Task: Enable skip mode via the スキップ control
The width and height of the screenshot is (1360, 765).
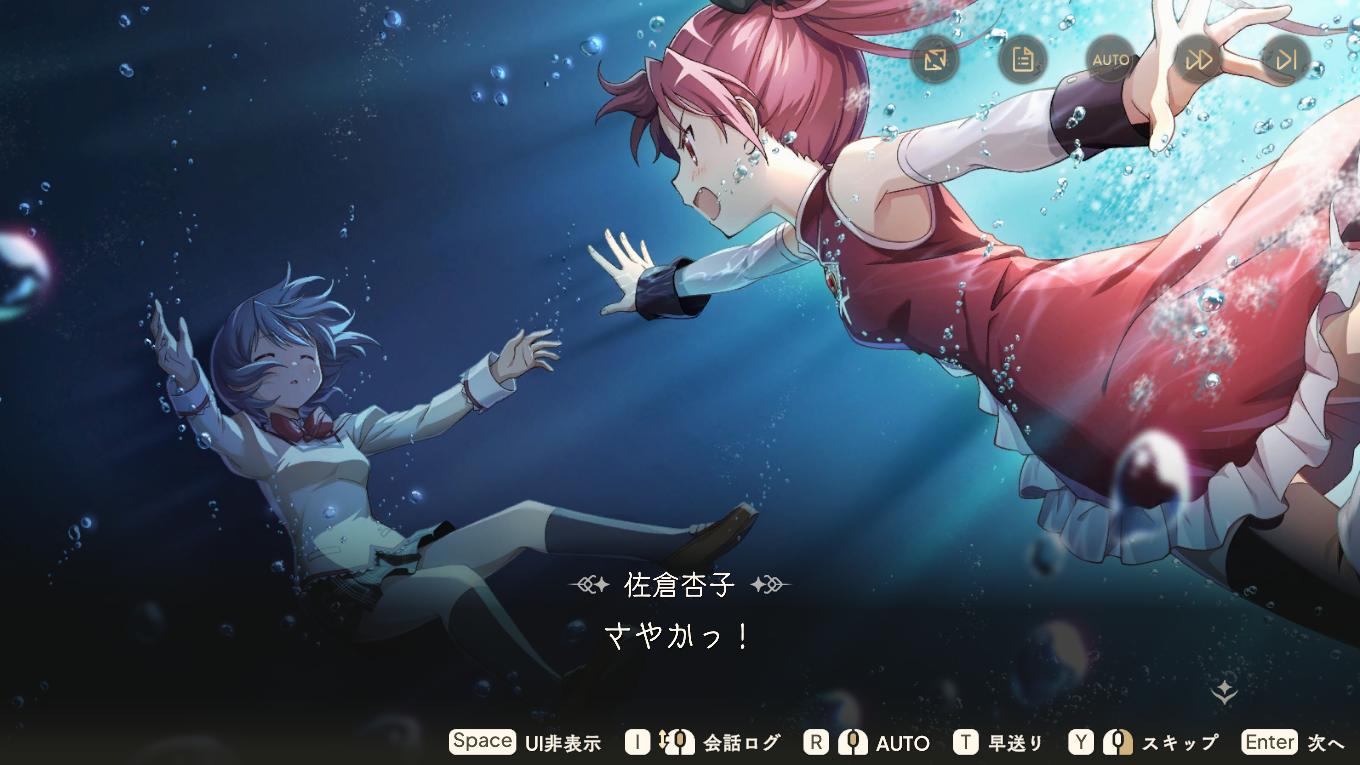Action: [x=1179, y=743]
